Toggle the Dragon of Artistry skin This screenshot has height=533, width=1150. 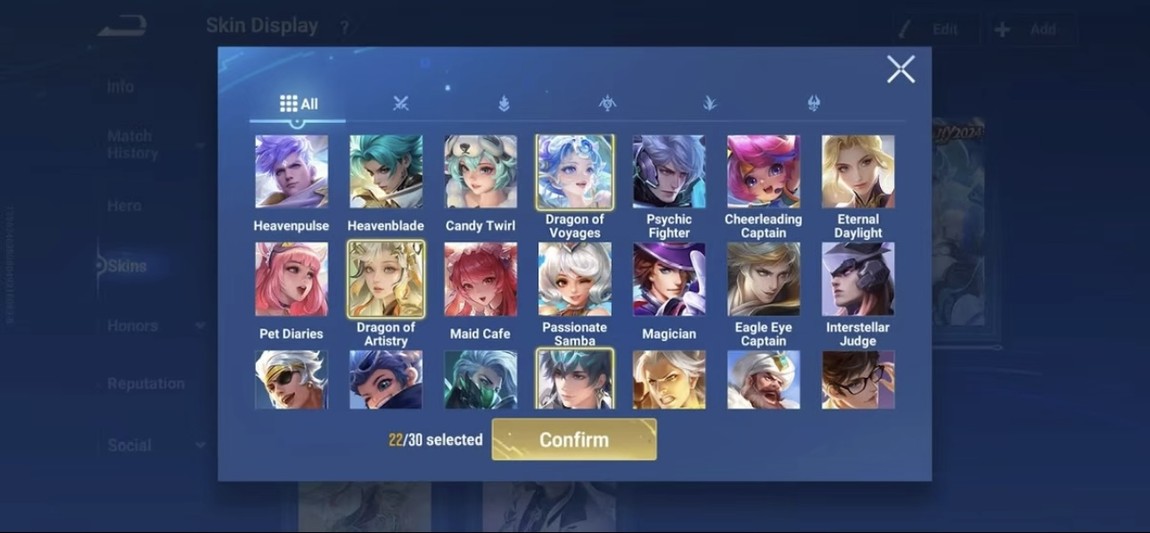[x=386, y=279]
